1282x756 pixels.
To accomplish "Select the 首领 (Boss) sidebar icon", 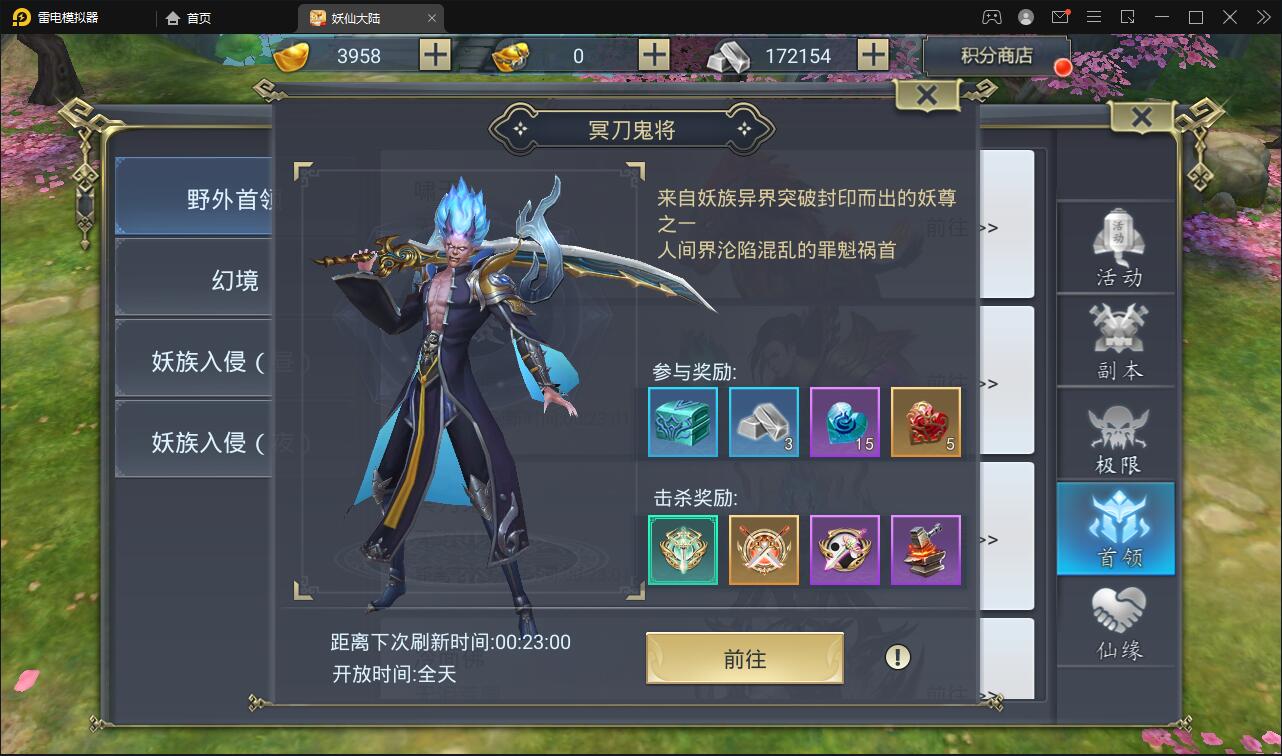I will pos(1116,529).
